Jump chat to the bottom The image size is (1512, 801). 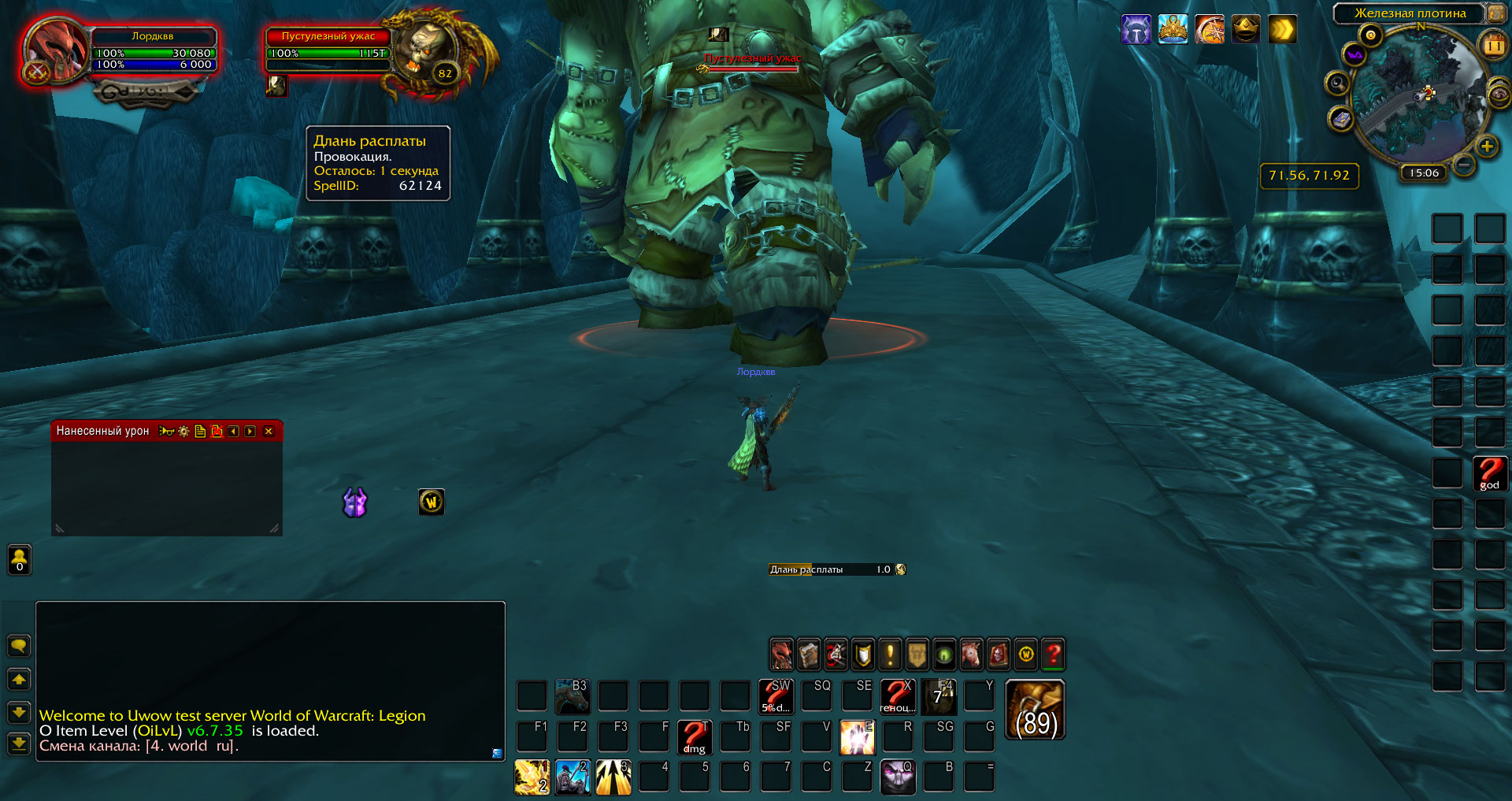(19, 743)
